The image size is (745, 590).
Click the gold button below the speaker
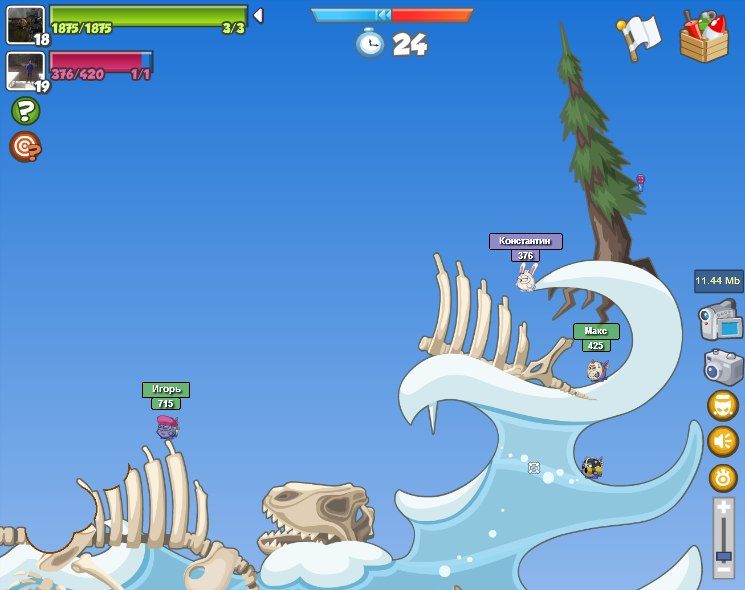pos(723,477)
